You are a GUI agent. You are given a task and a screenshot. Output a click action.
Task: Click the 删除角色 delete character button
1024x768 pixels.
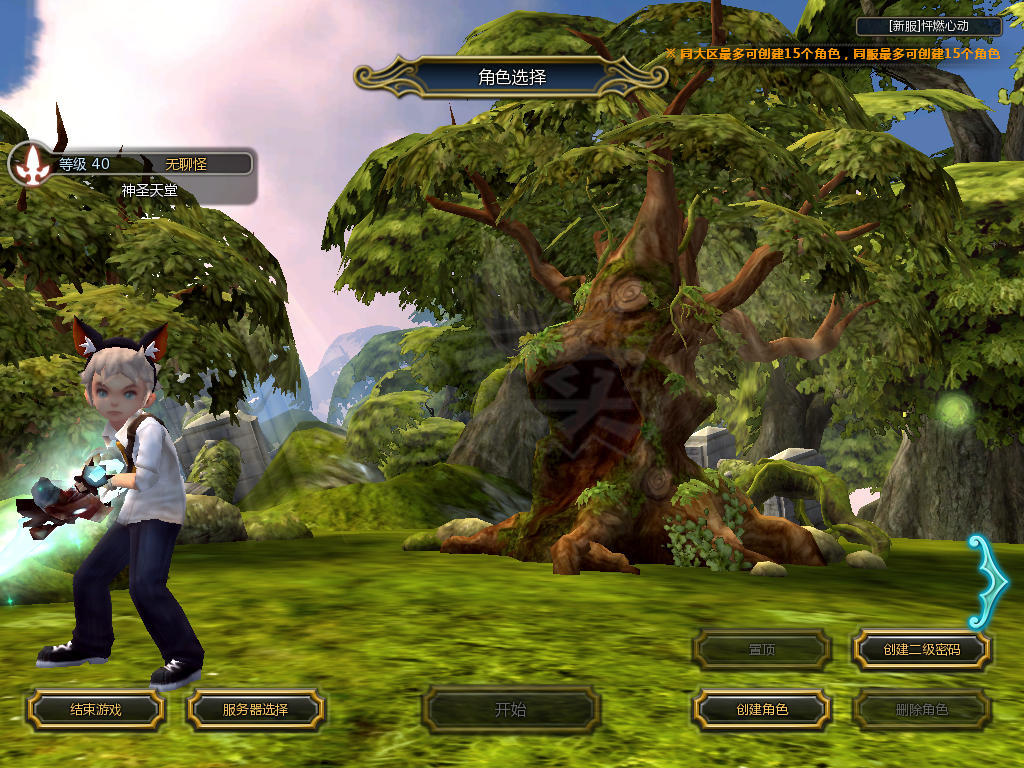[x=921, y=710]
